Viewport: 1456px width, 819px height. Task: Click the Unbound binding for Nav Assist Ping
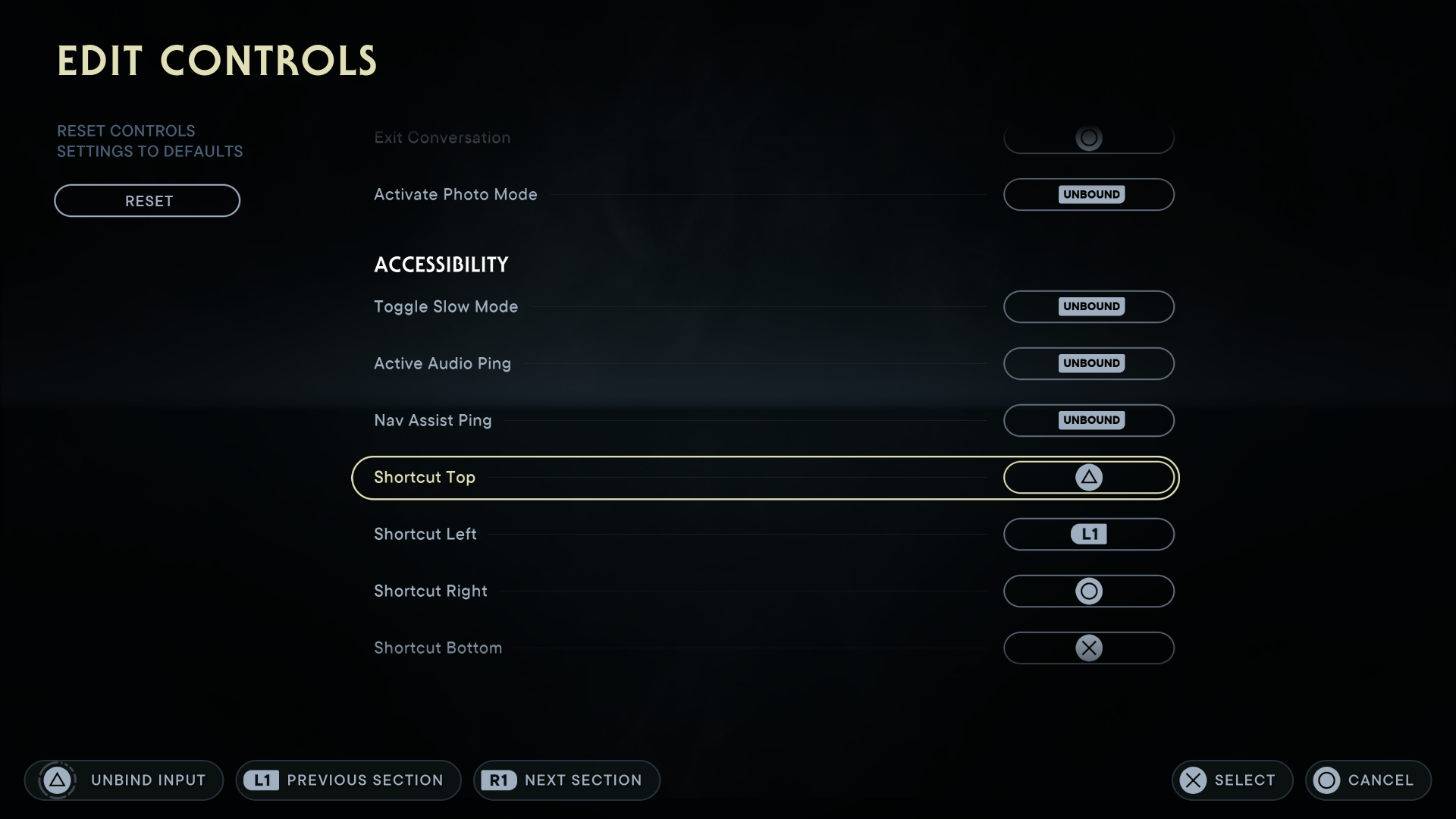pyautogui.click(x=1089, y=420)
